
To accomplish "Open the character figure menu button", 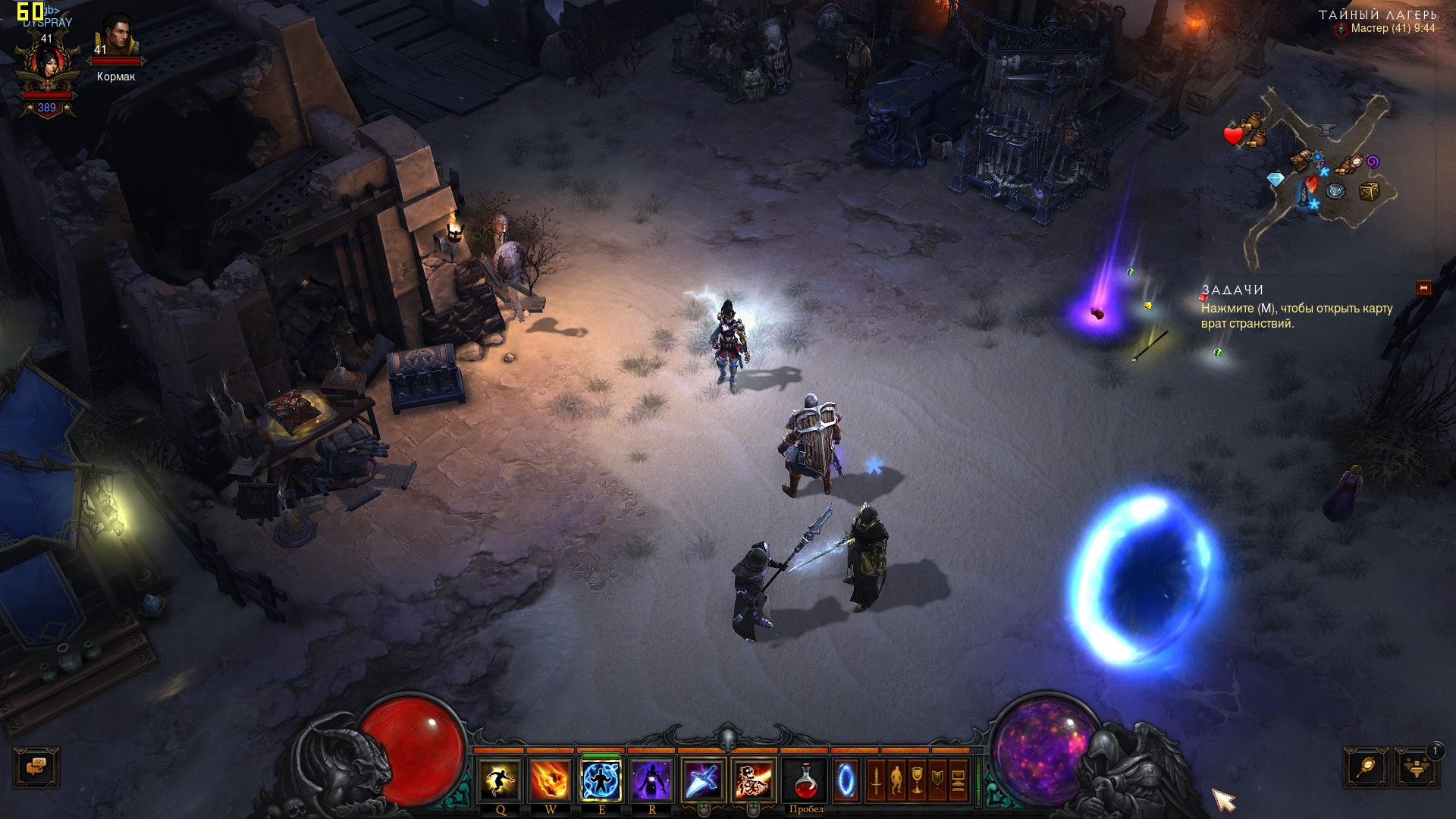I will tap(896, 780).
